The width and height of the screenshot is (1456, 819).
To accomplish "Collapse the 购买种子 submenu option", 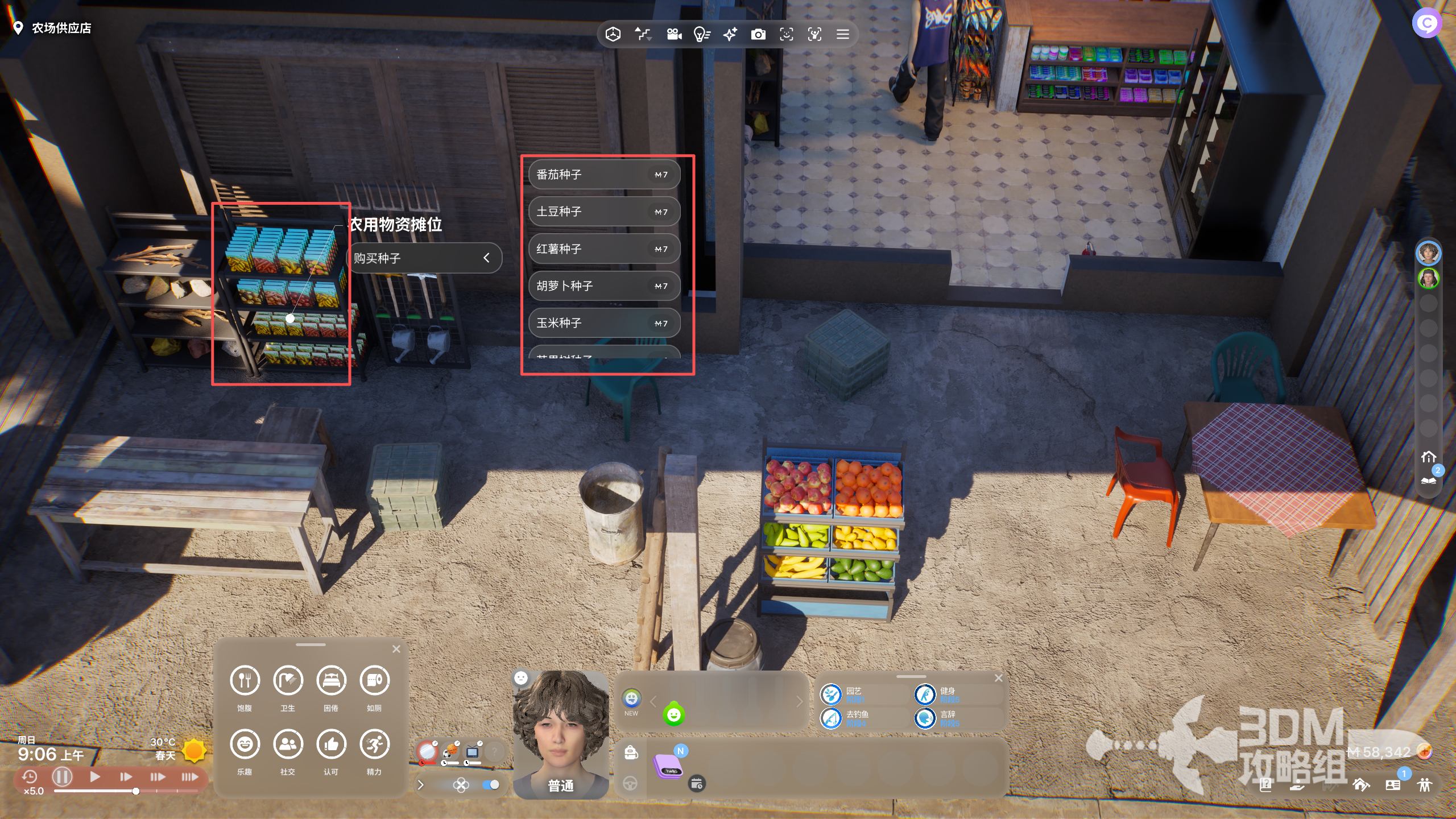I will click(486, 258).
